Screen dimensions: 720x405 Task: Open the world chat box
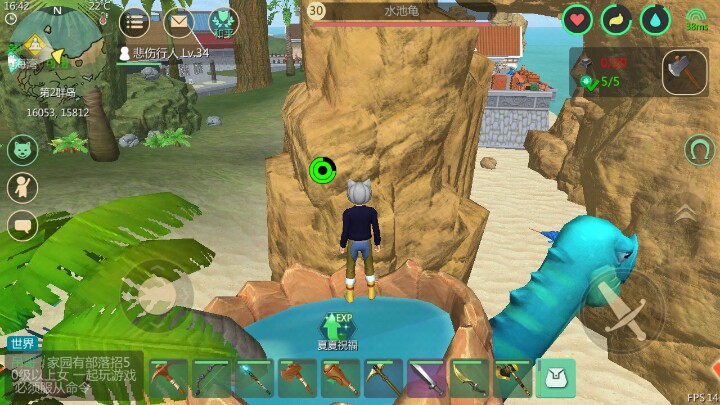click(72, 372)
